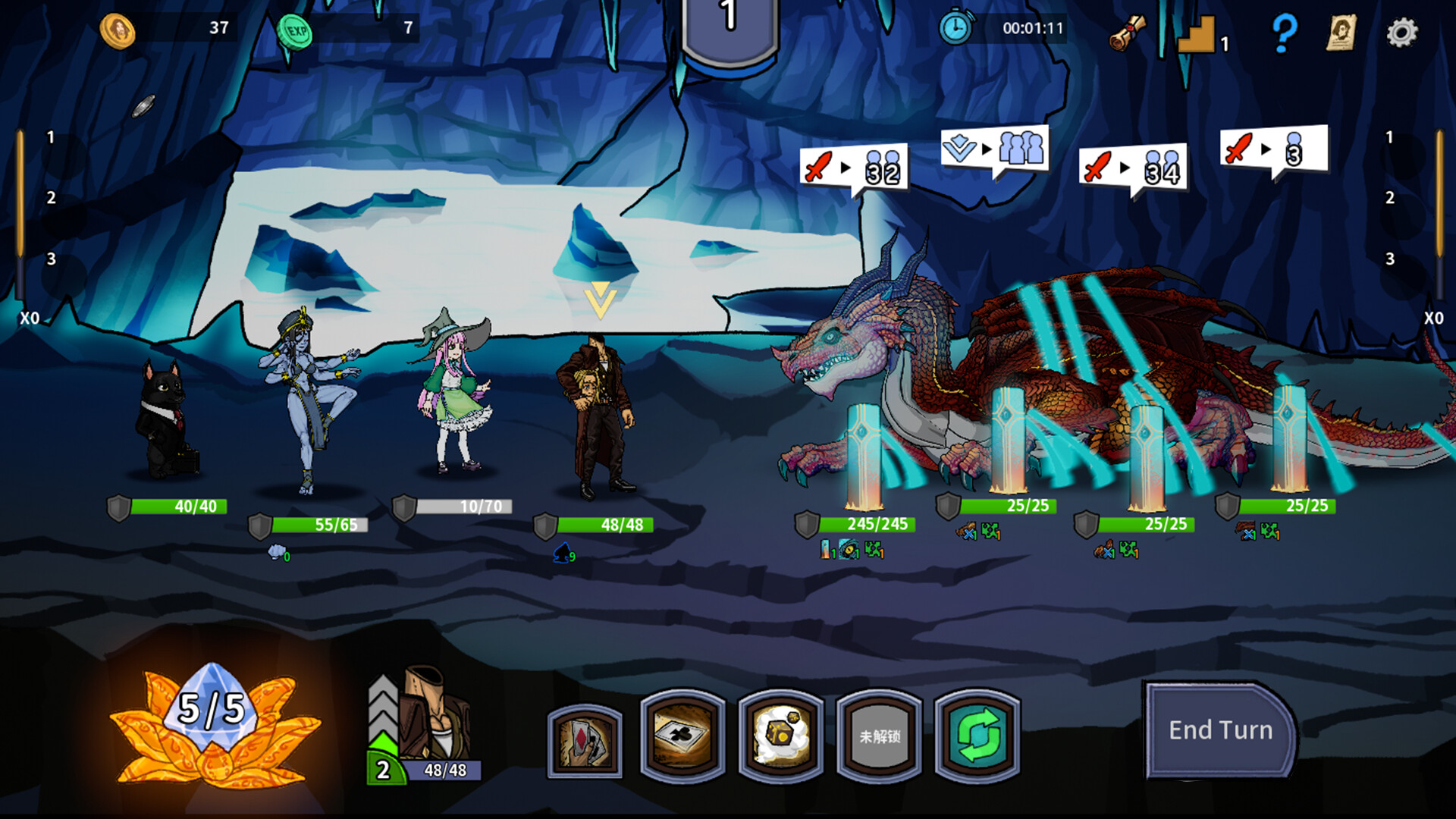This screenshot has height=819, width=1456.
Task: Activate the green swap arrows skill
Action: pos(977,736)
